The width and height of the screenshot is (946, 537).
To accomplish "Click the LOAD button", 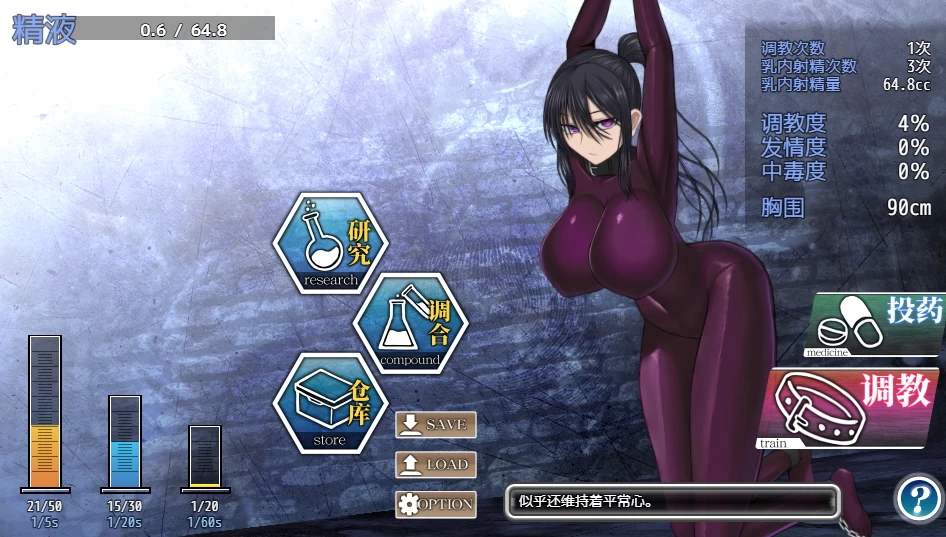I will (436, 464).
